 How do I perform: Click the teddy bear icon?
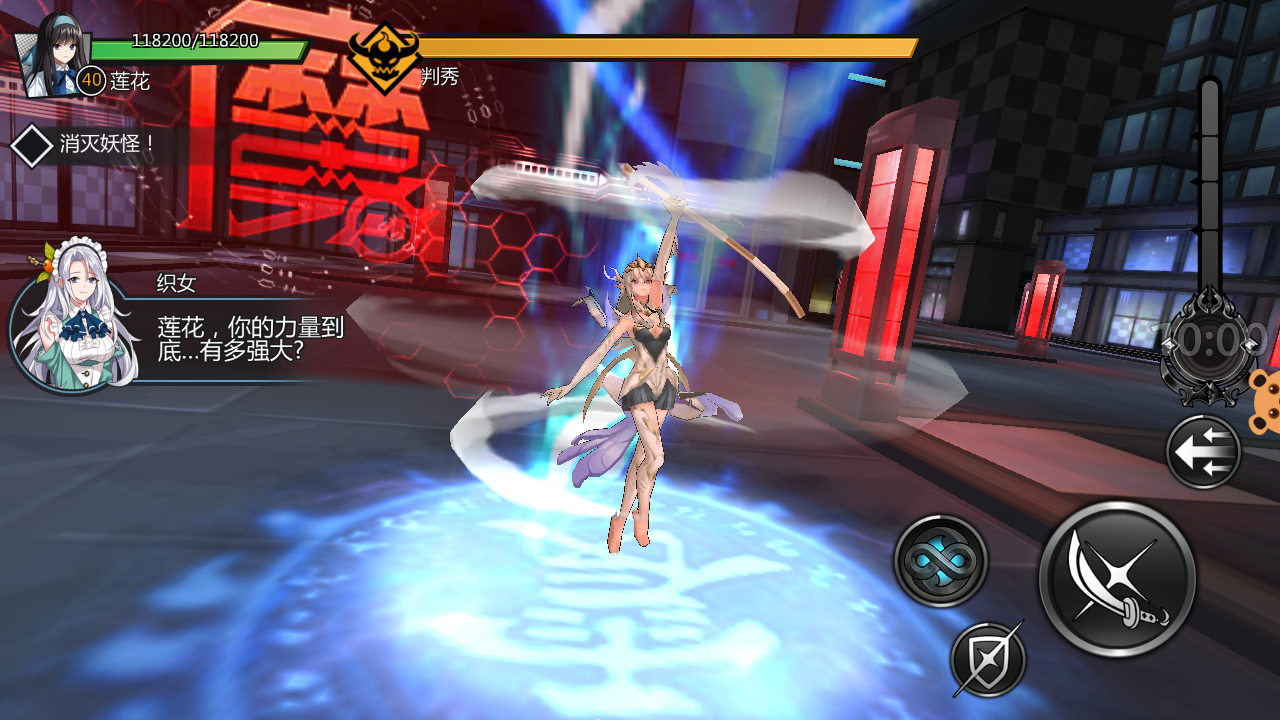click(1265, 400)
